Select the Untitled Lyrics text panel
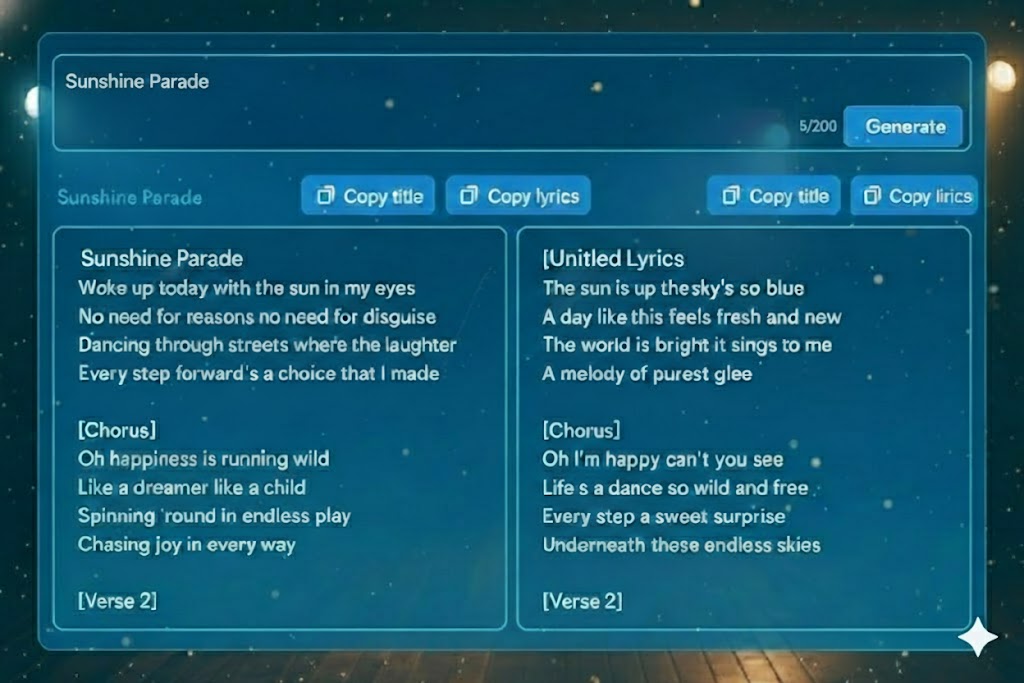Screen dimensions: 1024x683 743,428
